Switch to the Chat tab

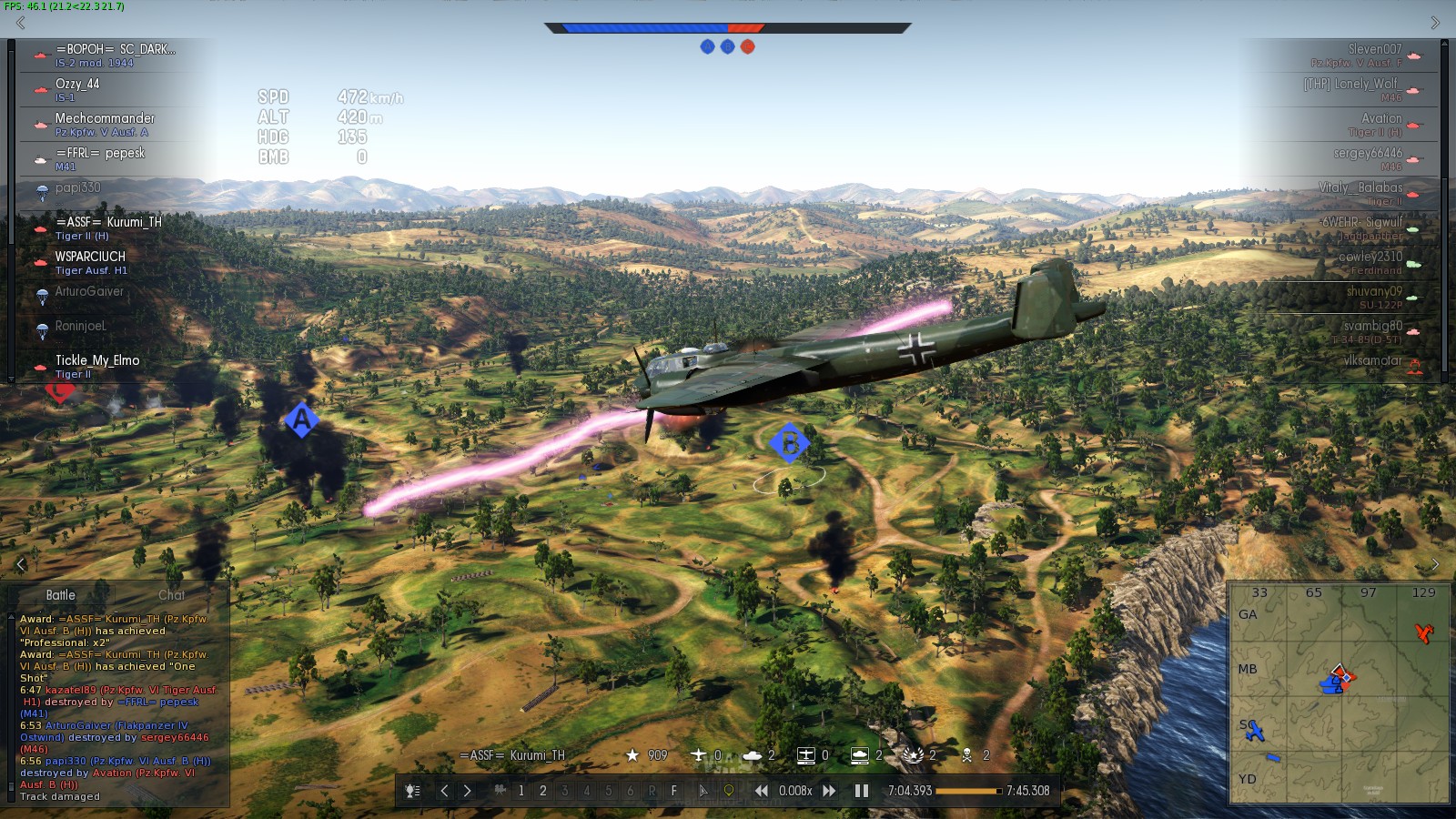pos(171,595)
